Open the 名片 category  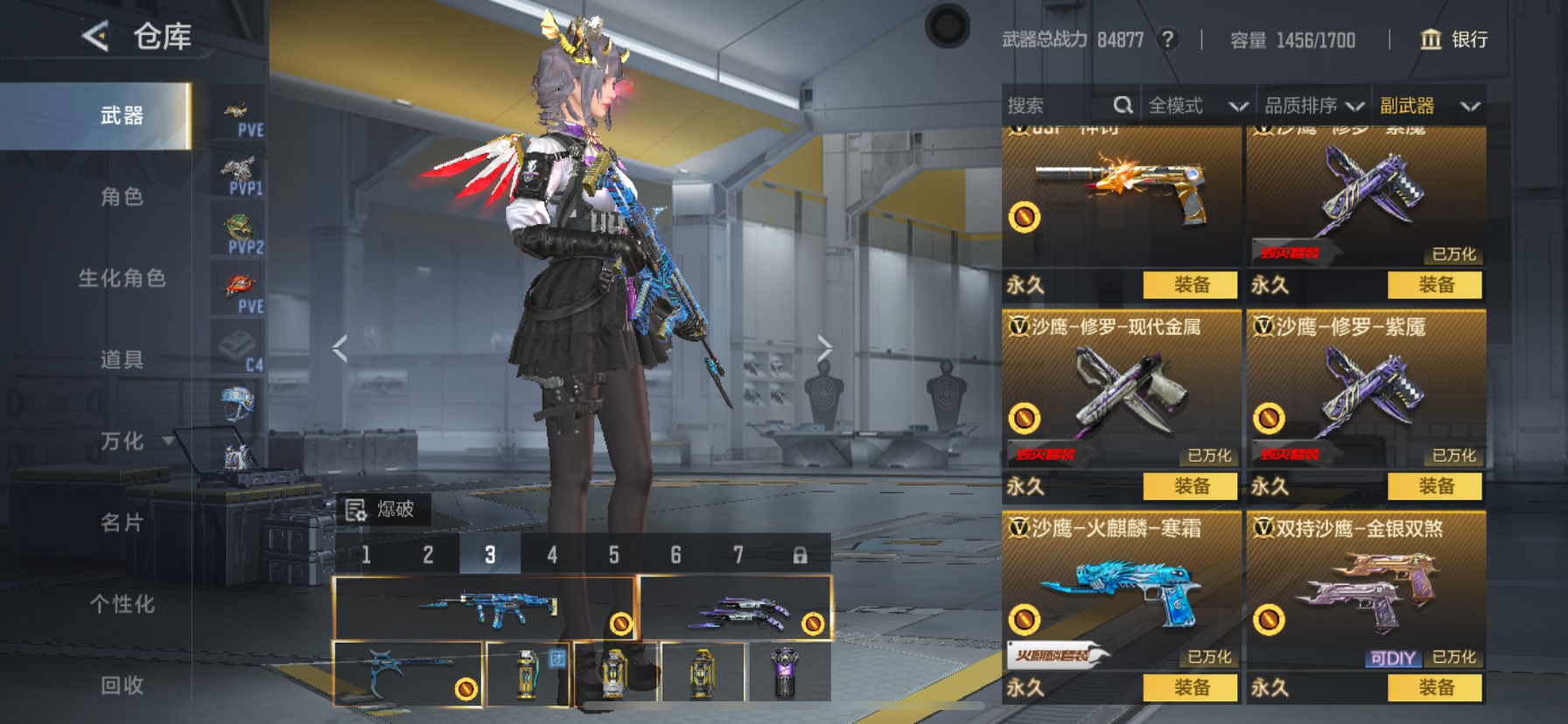pos(122,522)
